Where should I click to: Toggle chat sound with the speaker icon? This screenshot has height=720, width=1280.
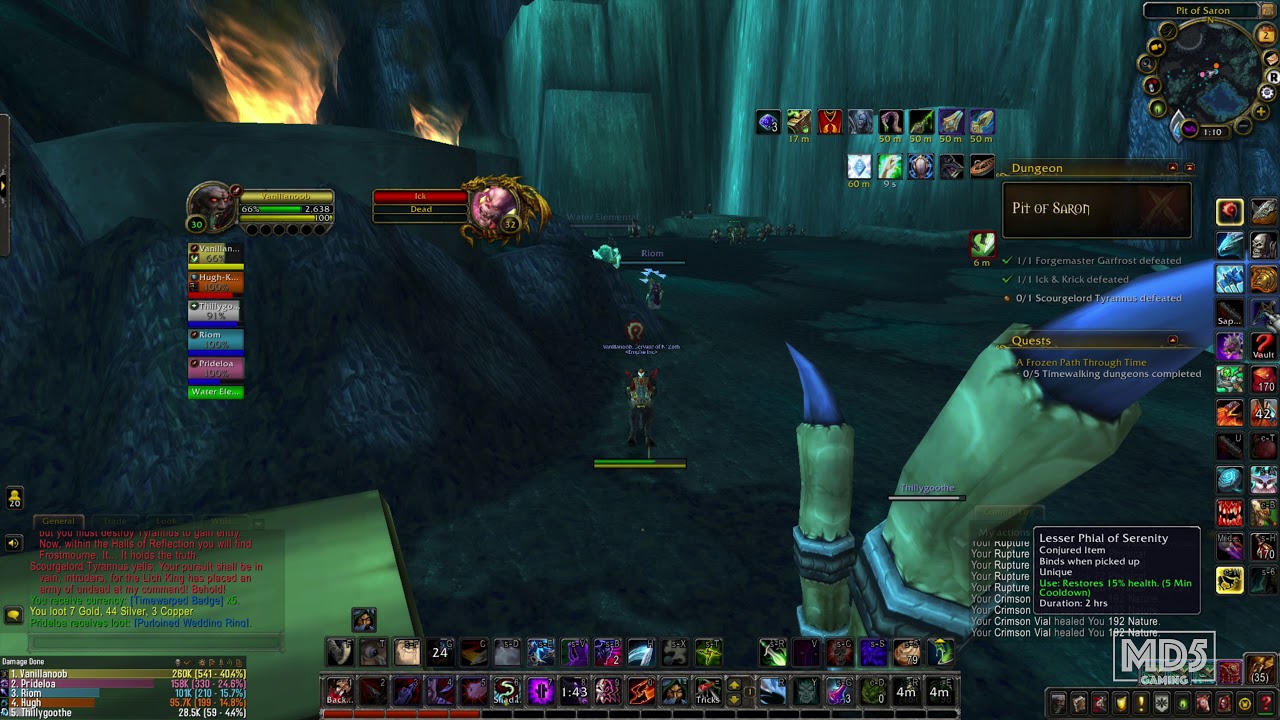coord(13,543)
